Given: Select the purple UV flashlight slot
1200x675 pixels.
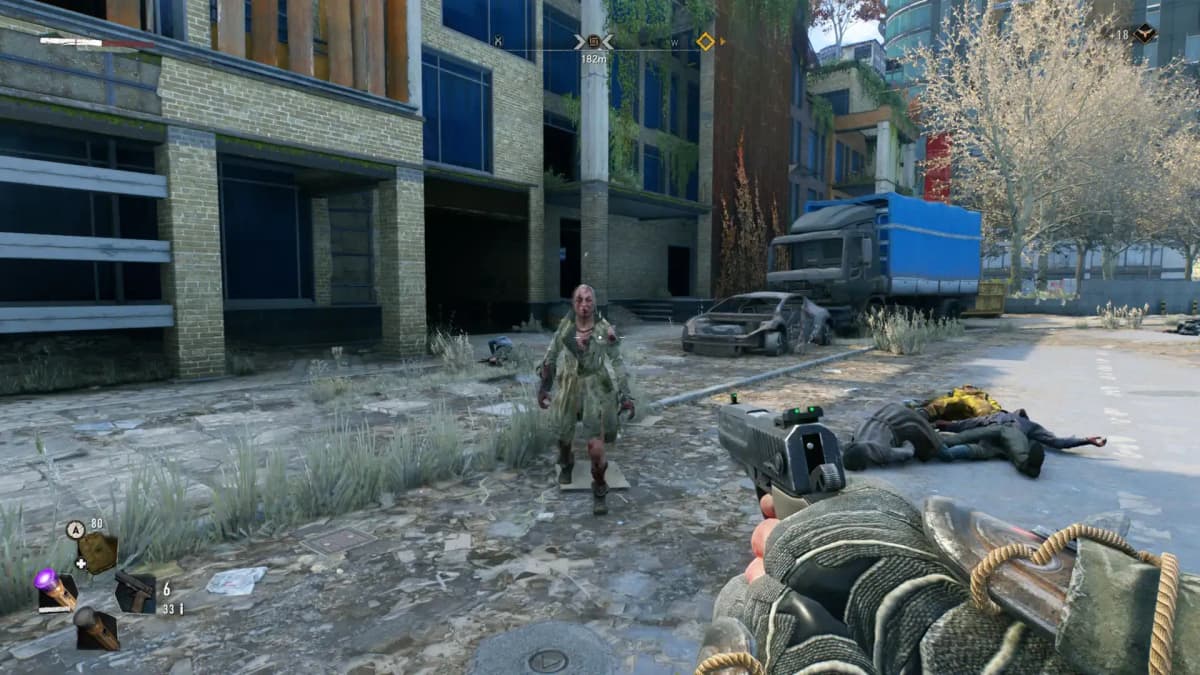Looking at the screenshot, I should point(56,590).
